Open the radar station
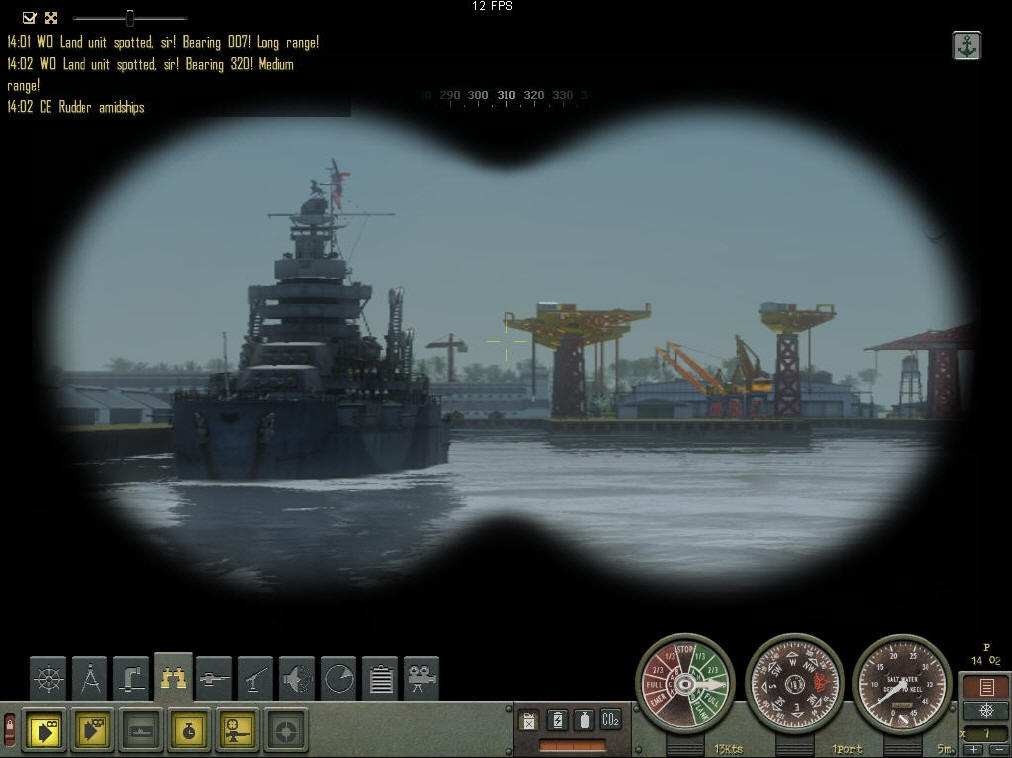 pos(339,679)
